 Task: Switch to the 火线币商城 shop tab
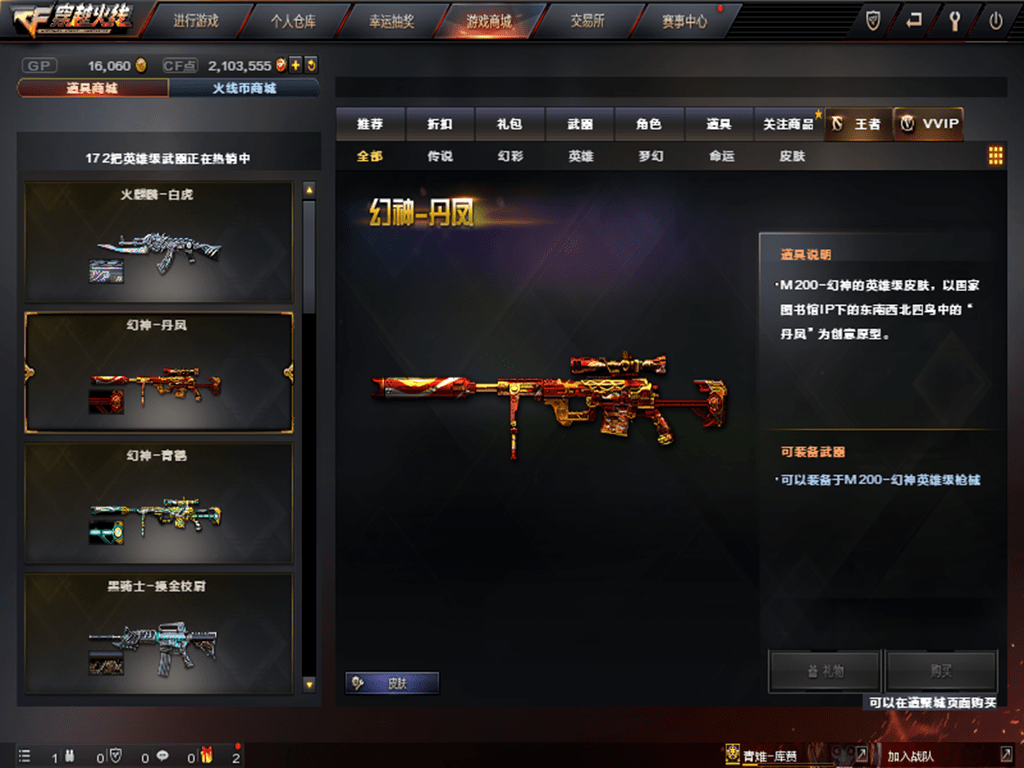coord(244,88)
